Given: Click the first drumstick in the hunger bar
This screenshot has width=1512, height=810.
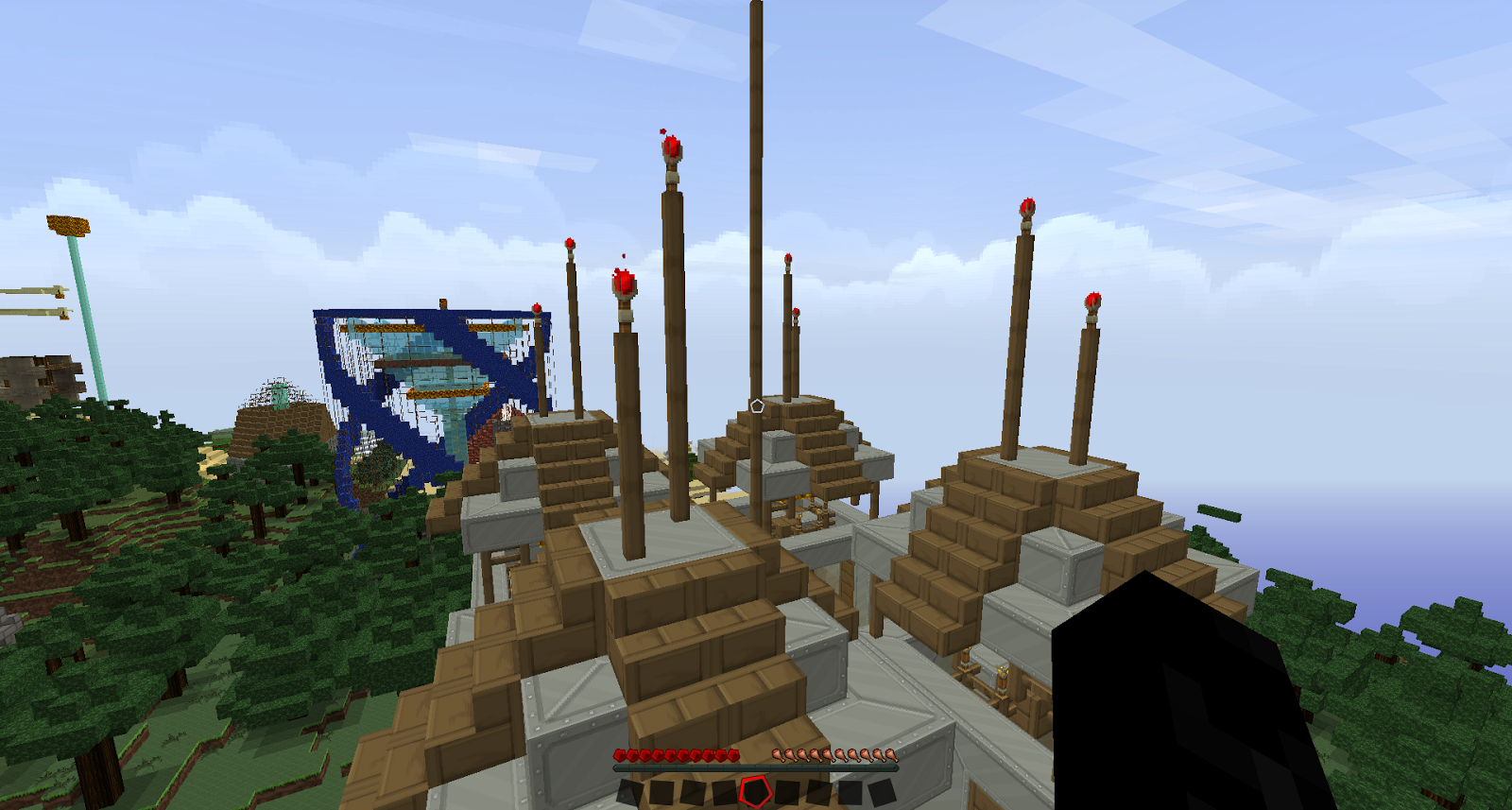Looking at the screenshot, I should click(778, 754).
